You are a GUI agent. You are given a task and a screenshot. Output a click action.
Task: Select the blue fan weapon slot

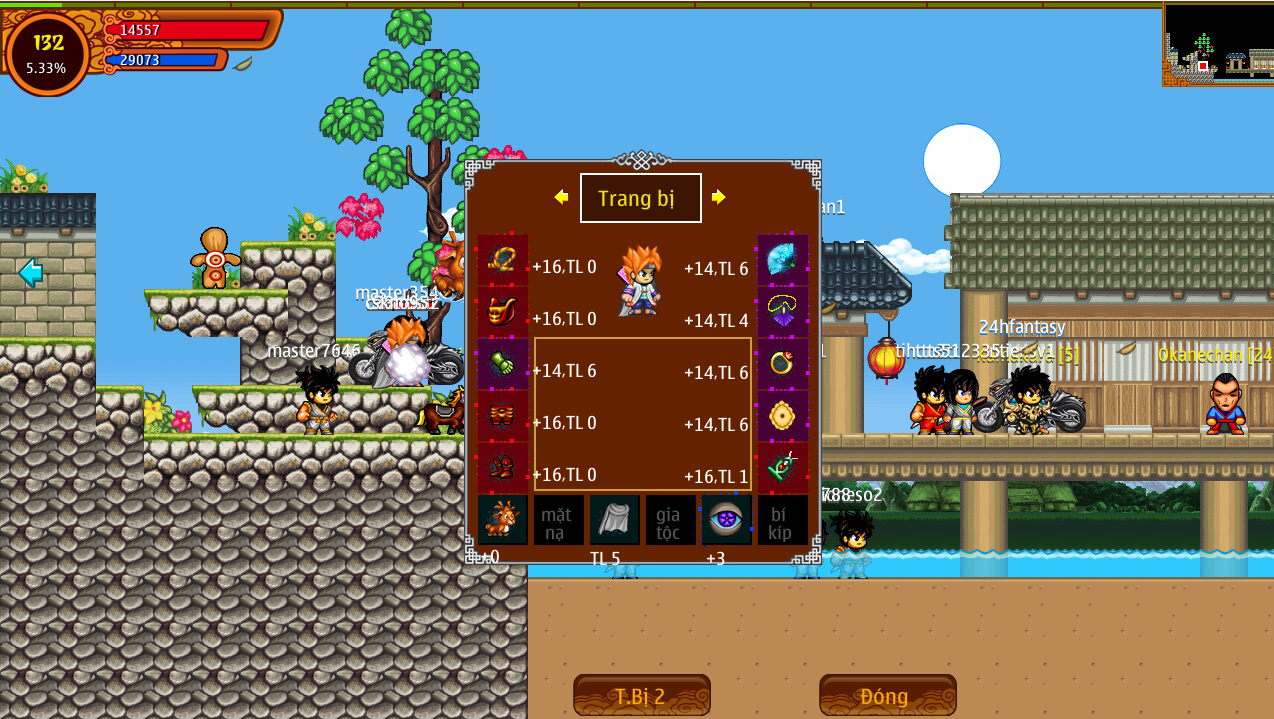782,261
